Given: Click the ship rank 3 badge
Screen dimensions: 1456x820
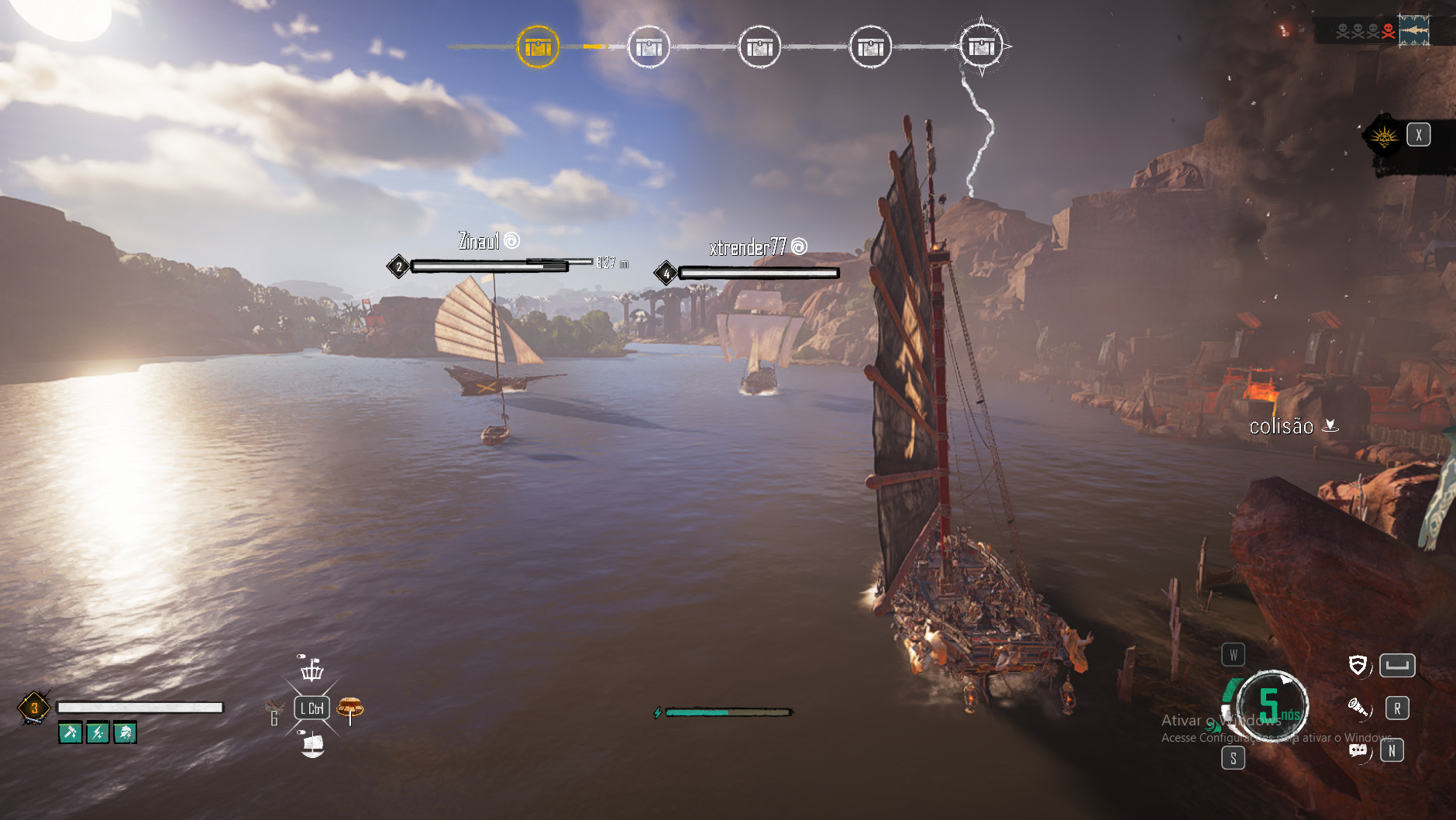Looking at the screenshot, I should pos(34,708).
